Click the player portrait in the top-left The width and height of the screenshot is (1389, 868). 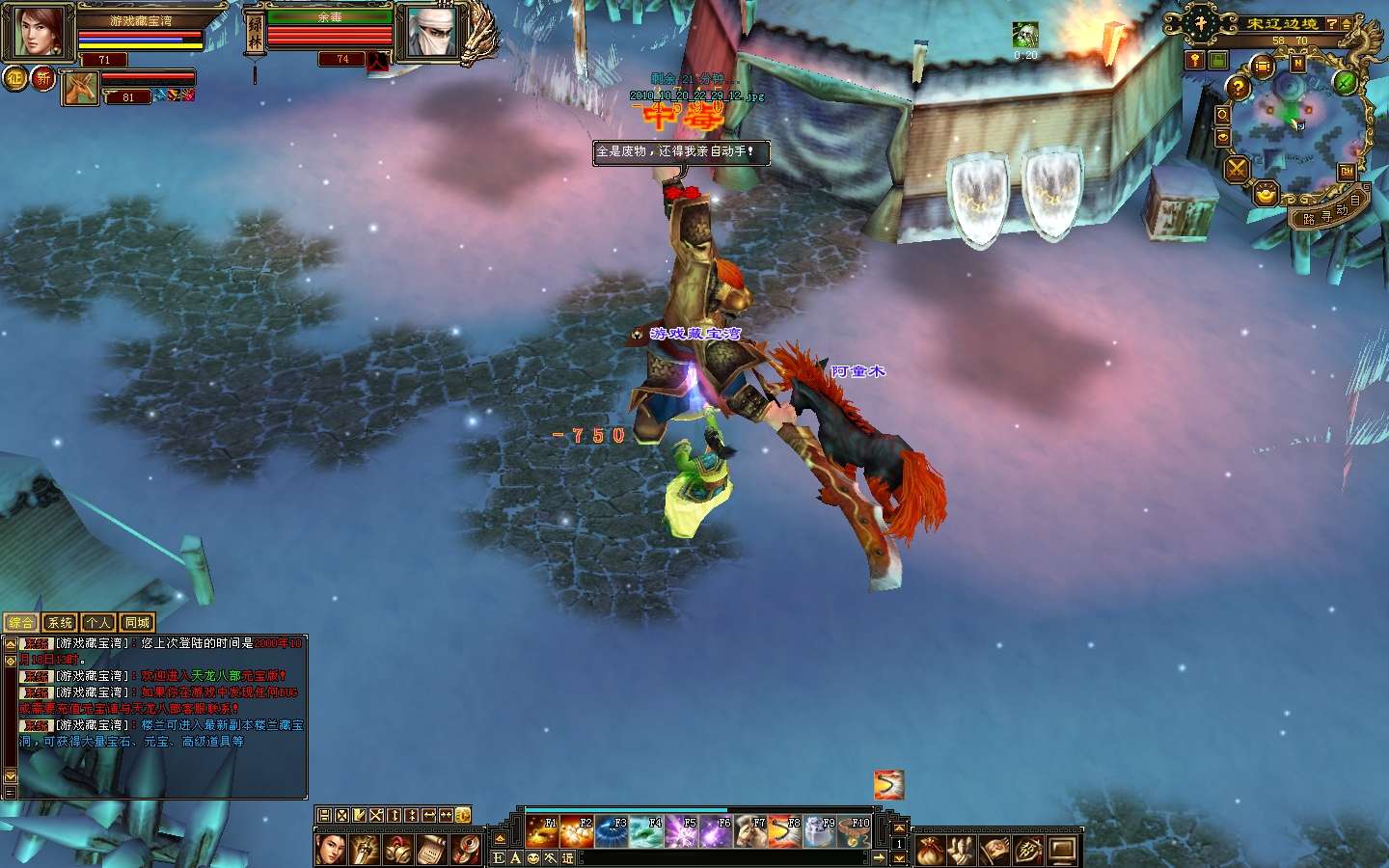point(38,32)
